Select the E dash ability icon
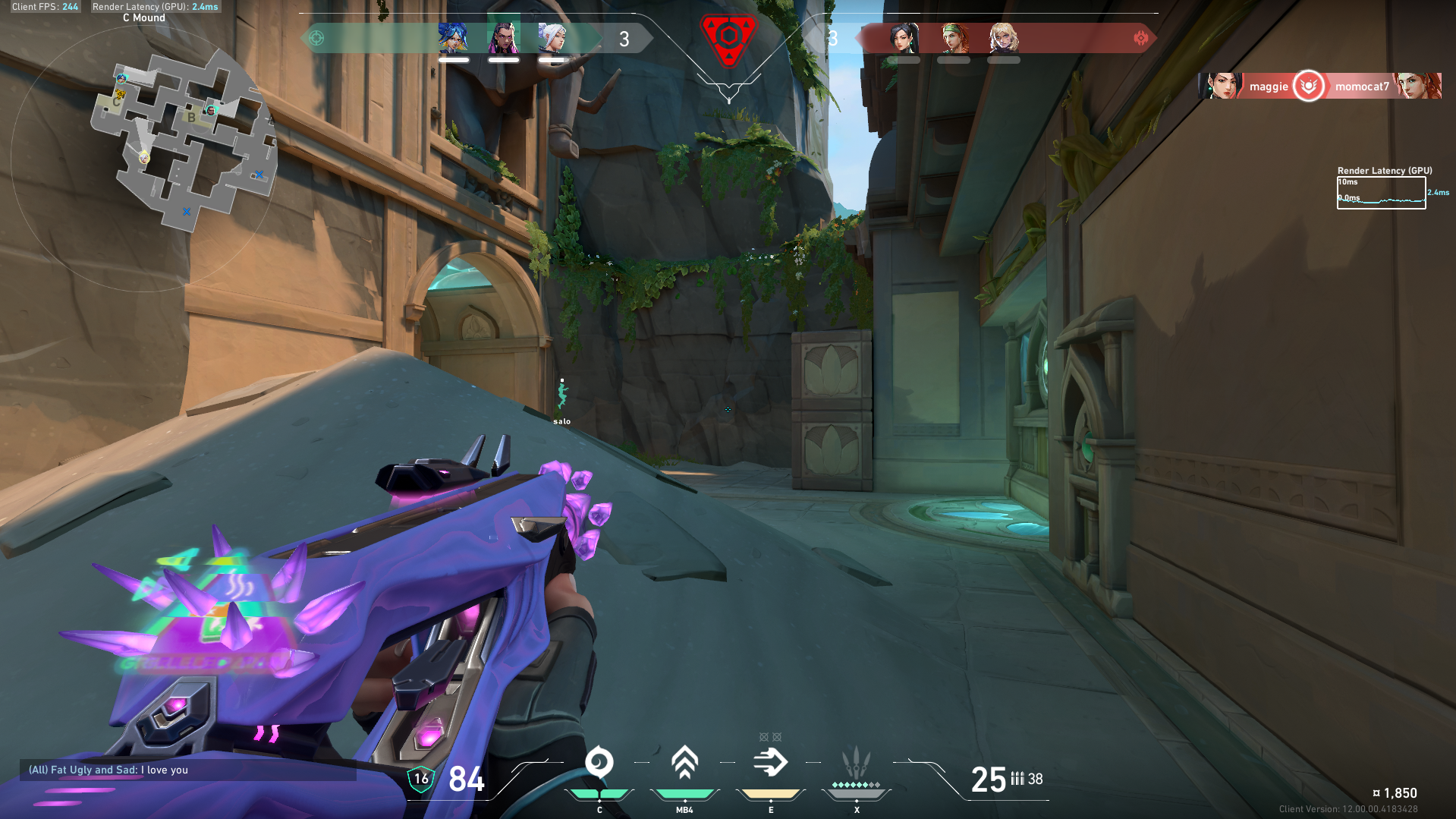The image size is (1456, 819). pos(771,763)
